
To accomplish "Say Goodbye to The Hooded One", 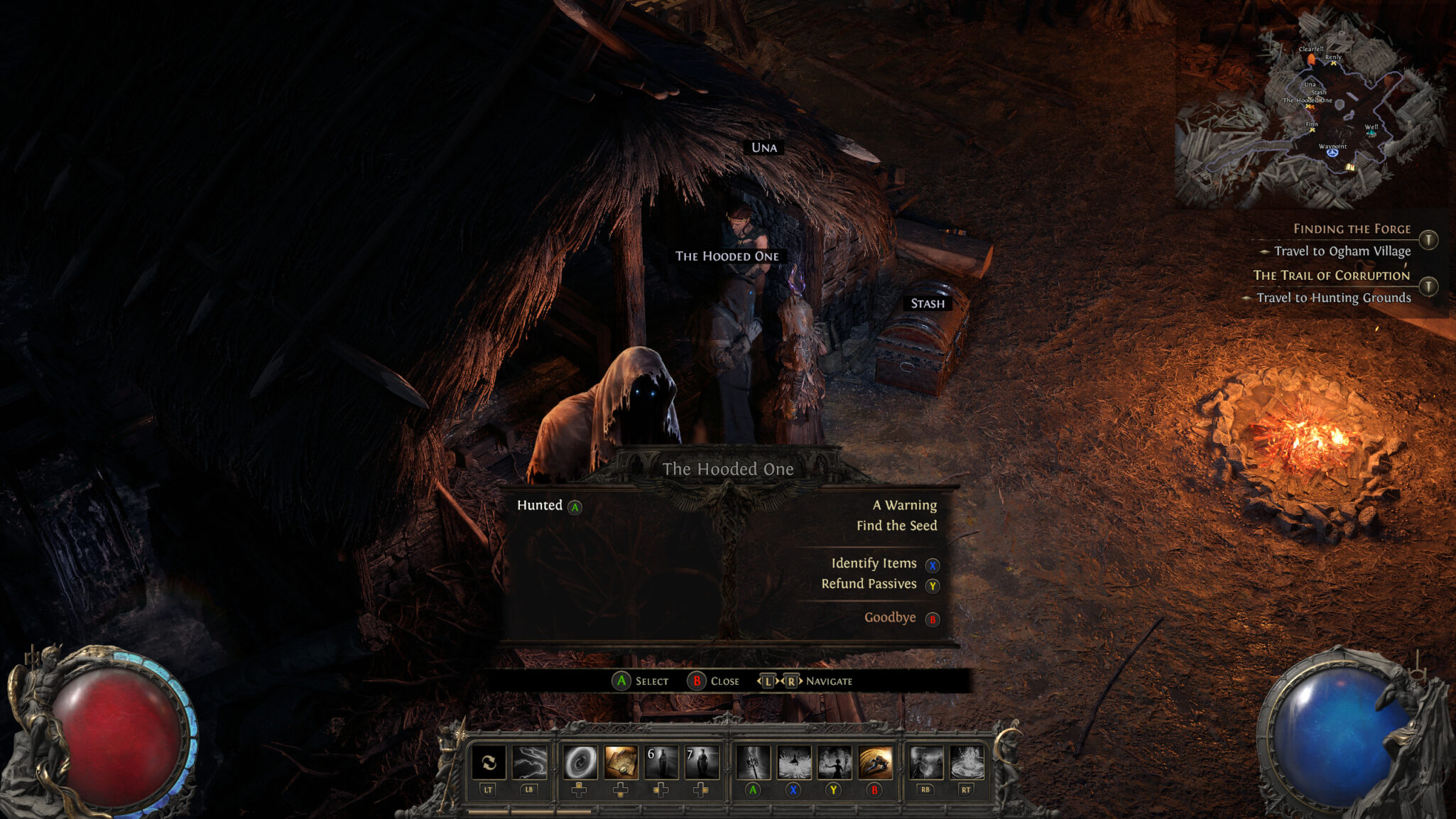I will tap(890, 617).
